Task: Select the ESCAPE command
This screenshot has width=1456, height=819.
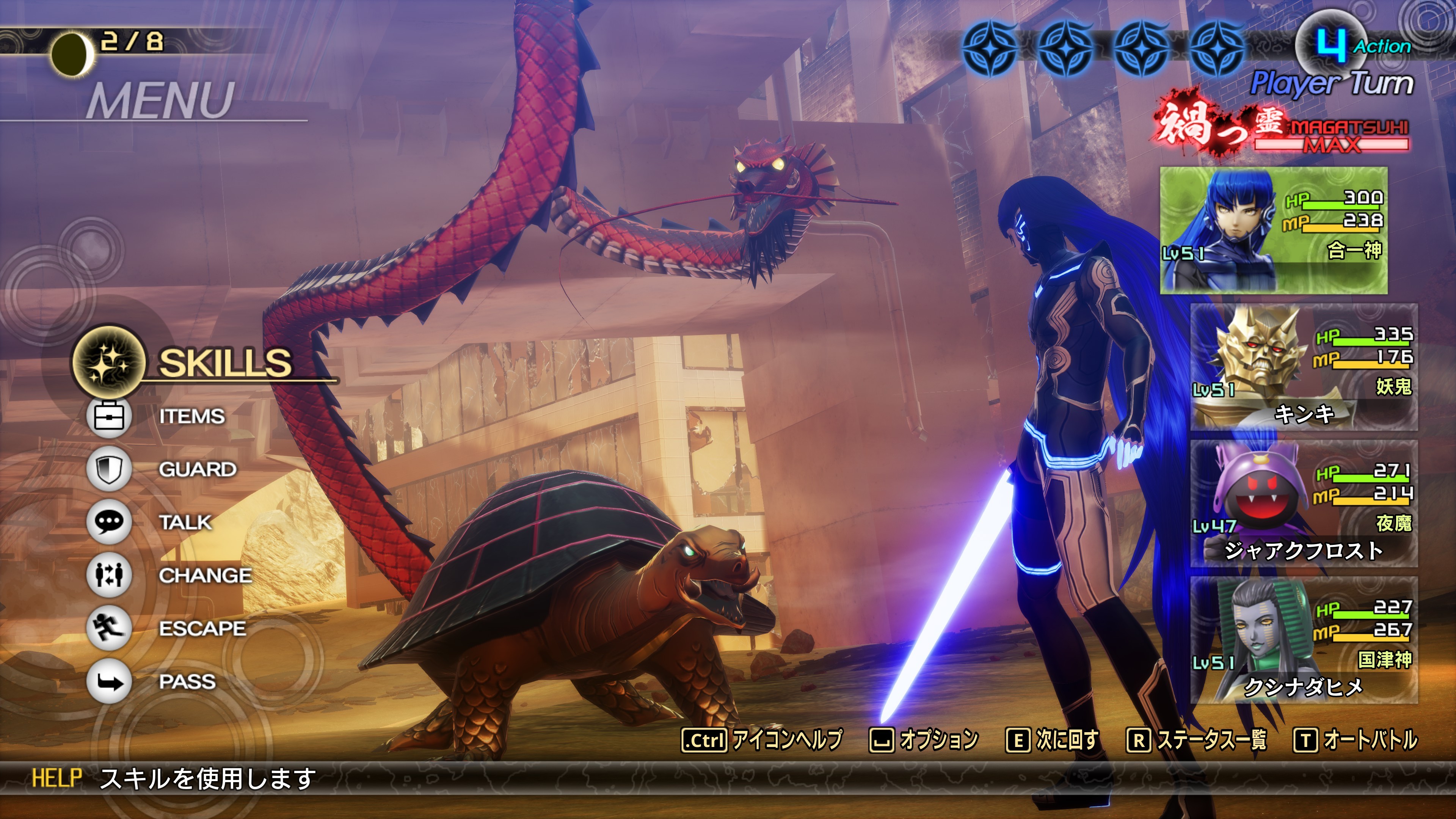Action: [x=202, y=629]
